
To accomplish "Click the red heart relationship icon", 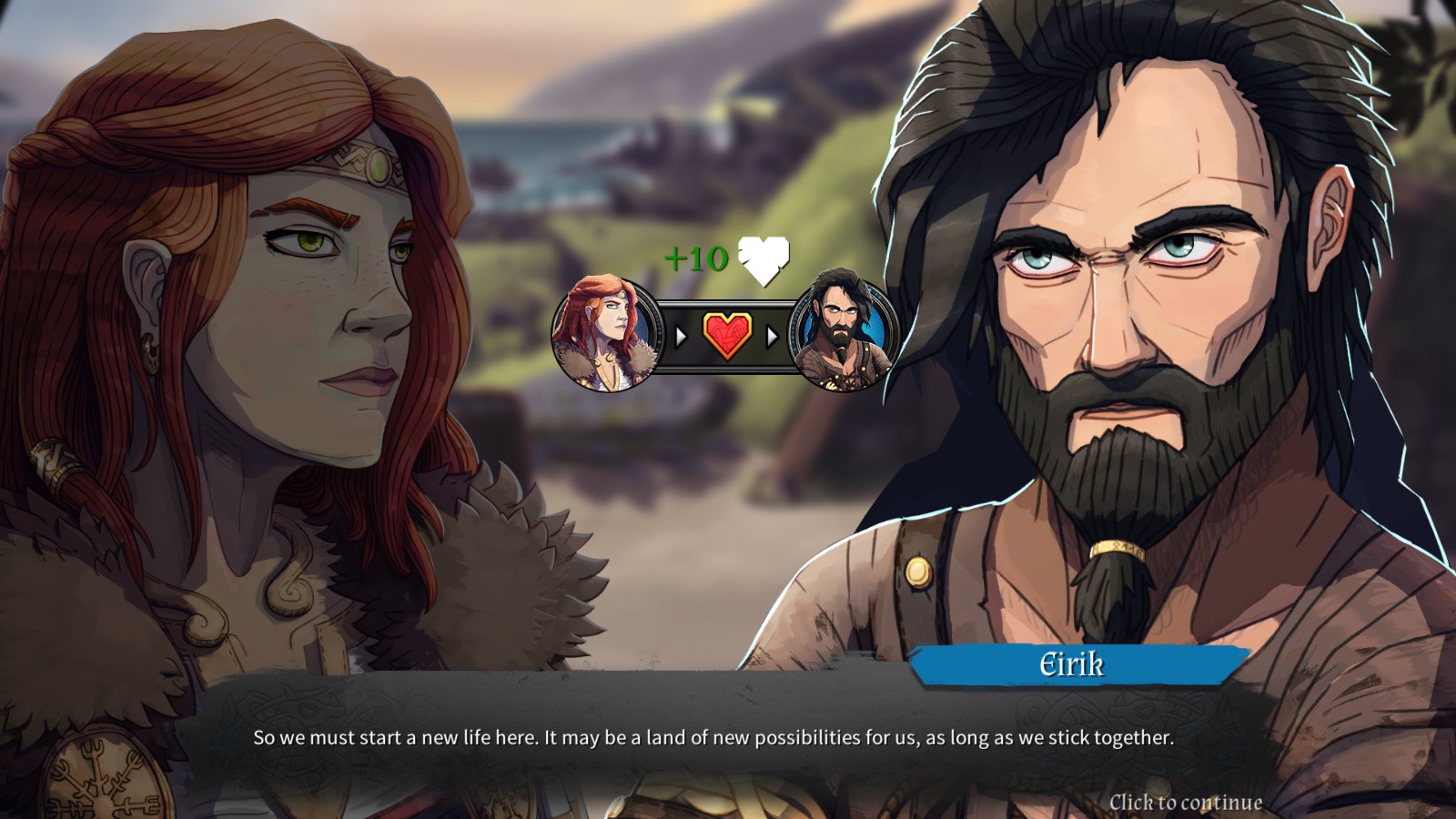I will 726,336.
